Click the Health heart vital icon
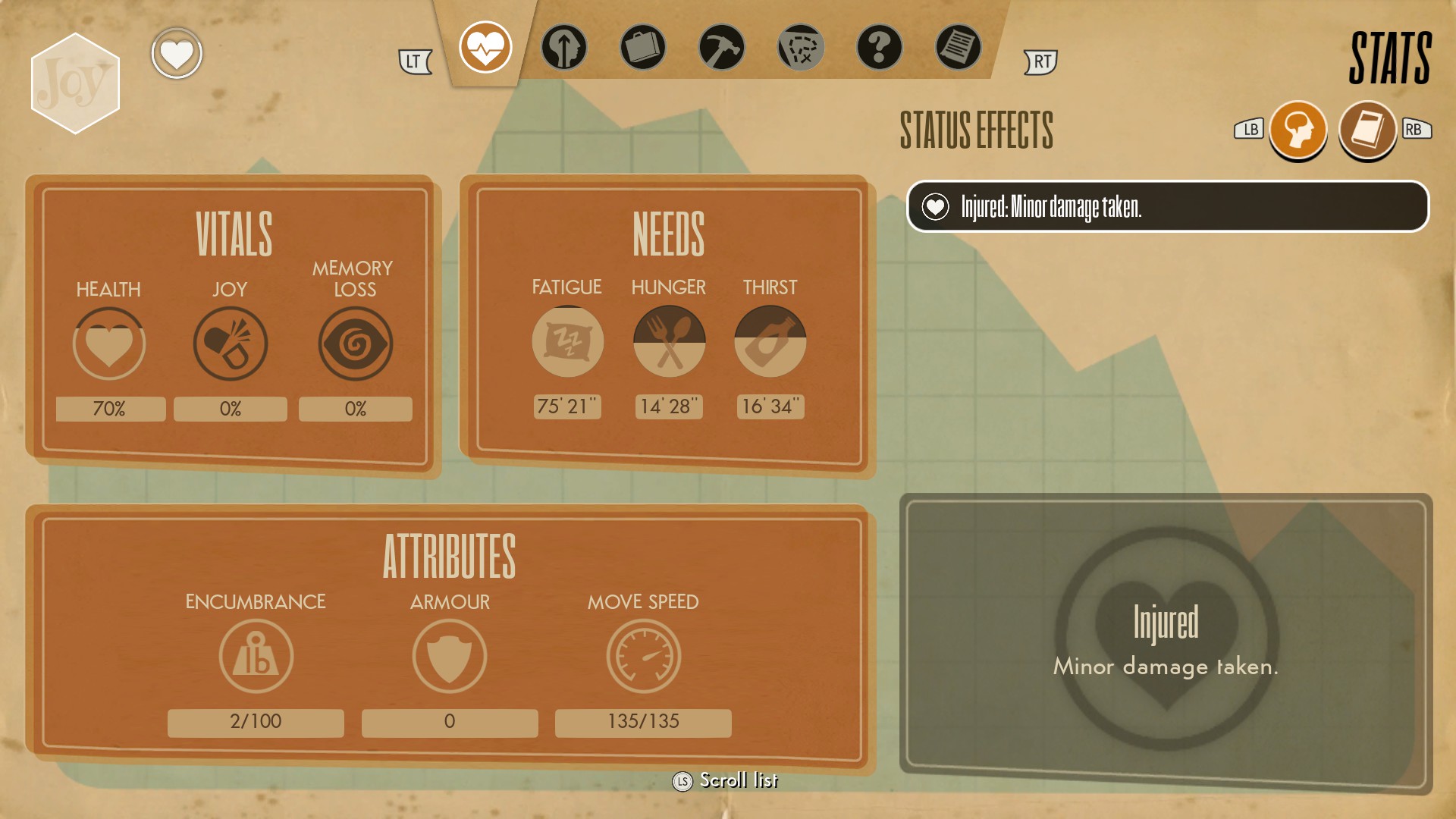Viewport: 1456px width, 819px height. 109,344
